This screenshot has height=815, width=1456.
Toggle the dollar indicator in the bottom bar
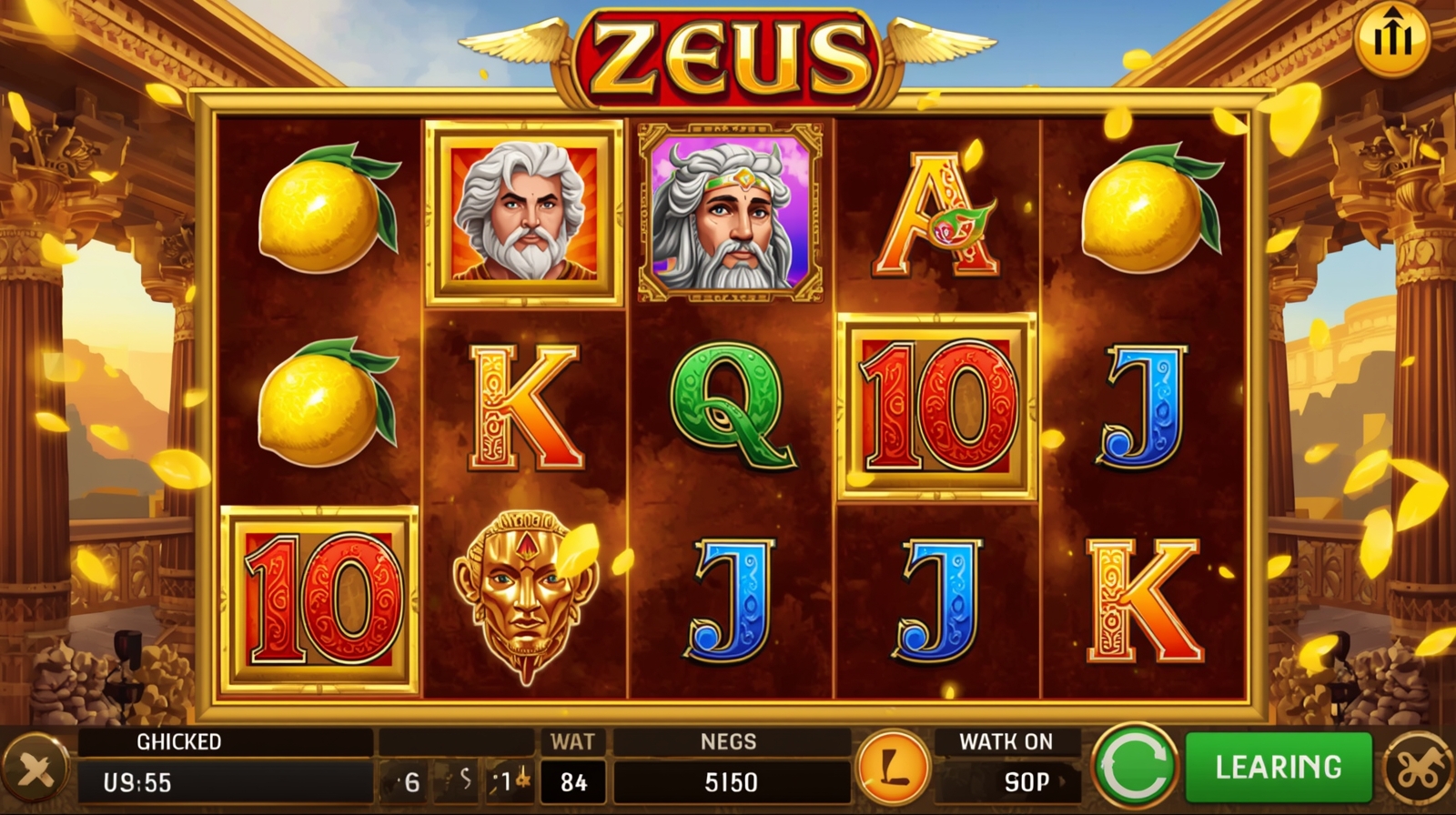(x=456, y=779)
